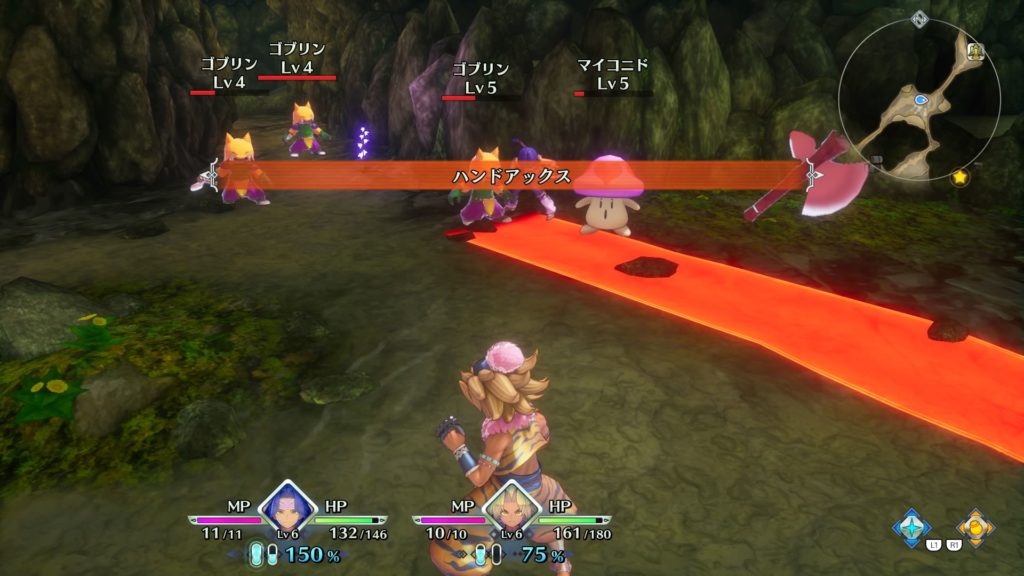Open the blue star ring menu shortcut

click(911, 527)
